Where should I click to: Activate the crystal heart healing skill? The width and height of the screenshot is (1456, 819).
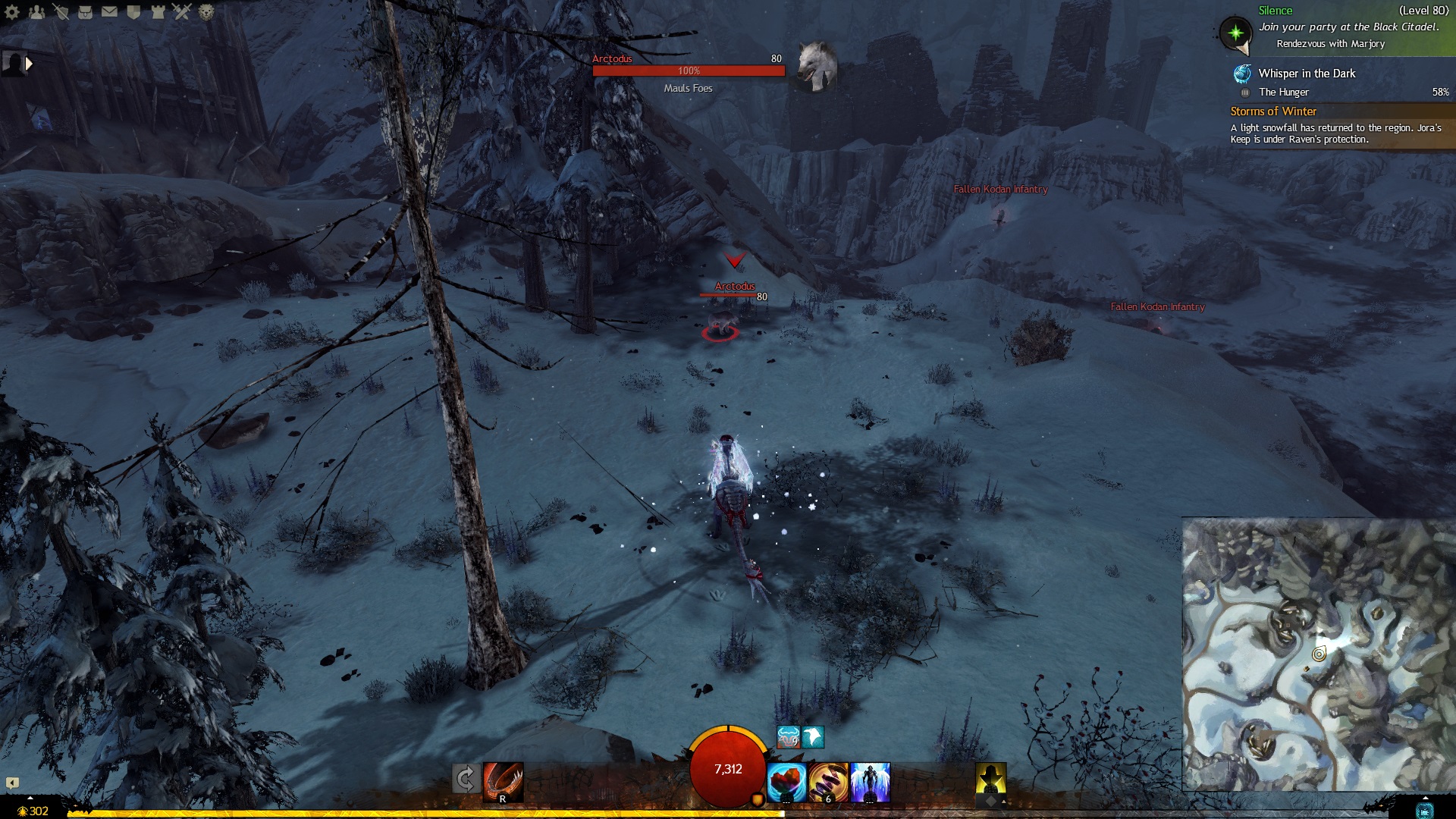(x=786, y=782)
